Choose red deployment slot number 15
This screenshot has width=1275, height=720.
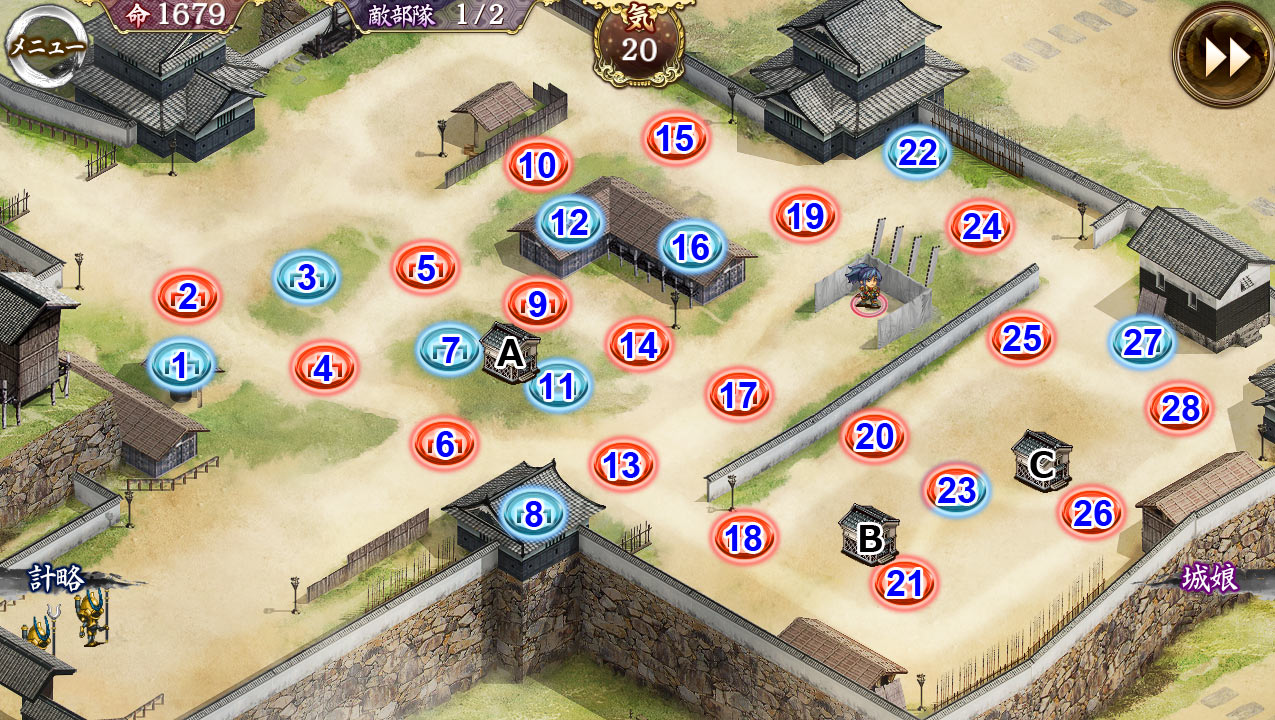677,139
